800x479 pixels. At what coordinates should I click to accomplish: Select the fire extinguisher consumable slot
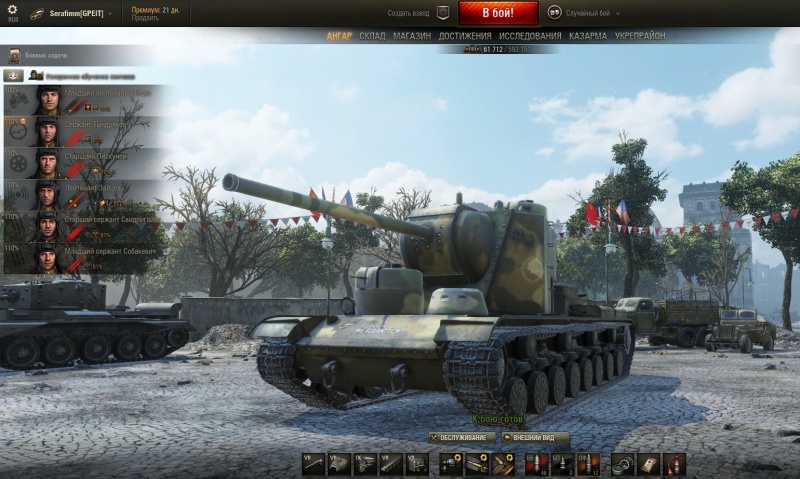tap(675, 464)
